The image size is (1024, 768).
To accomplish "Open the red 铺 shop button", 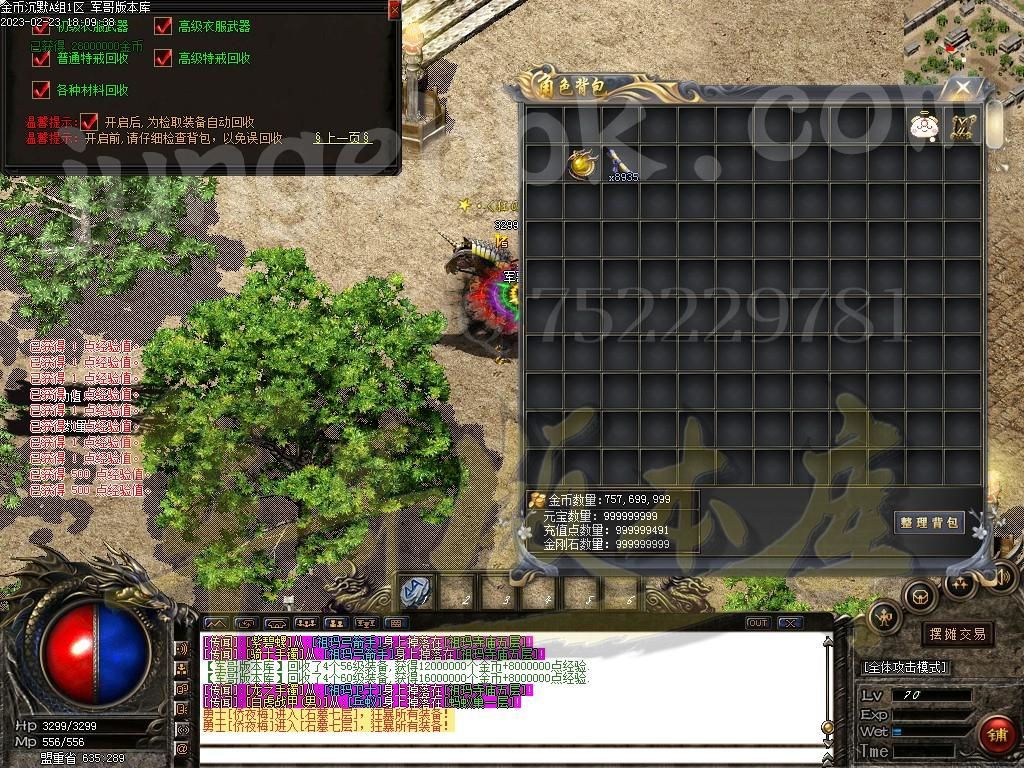I will tap(995, 733).
